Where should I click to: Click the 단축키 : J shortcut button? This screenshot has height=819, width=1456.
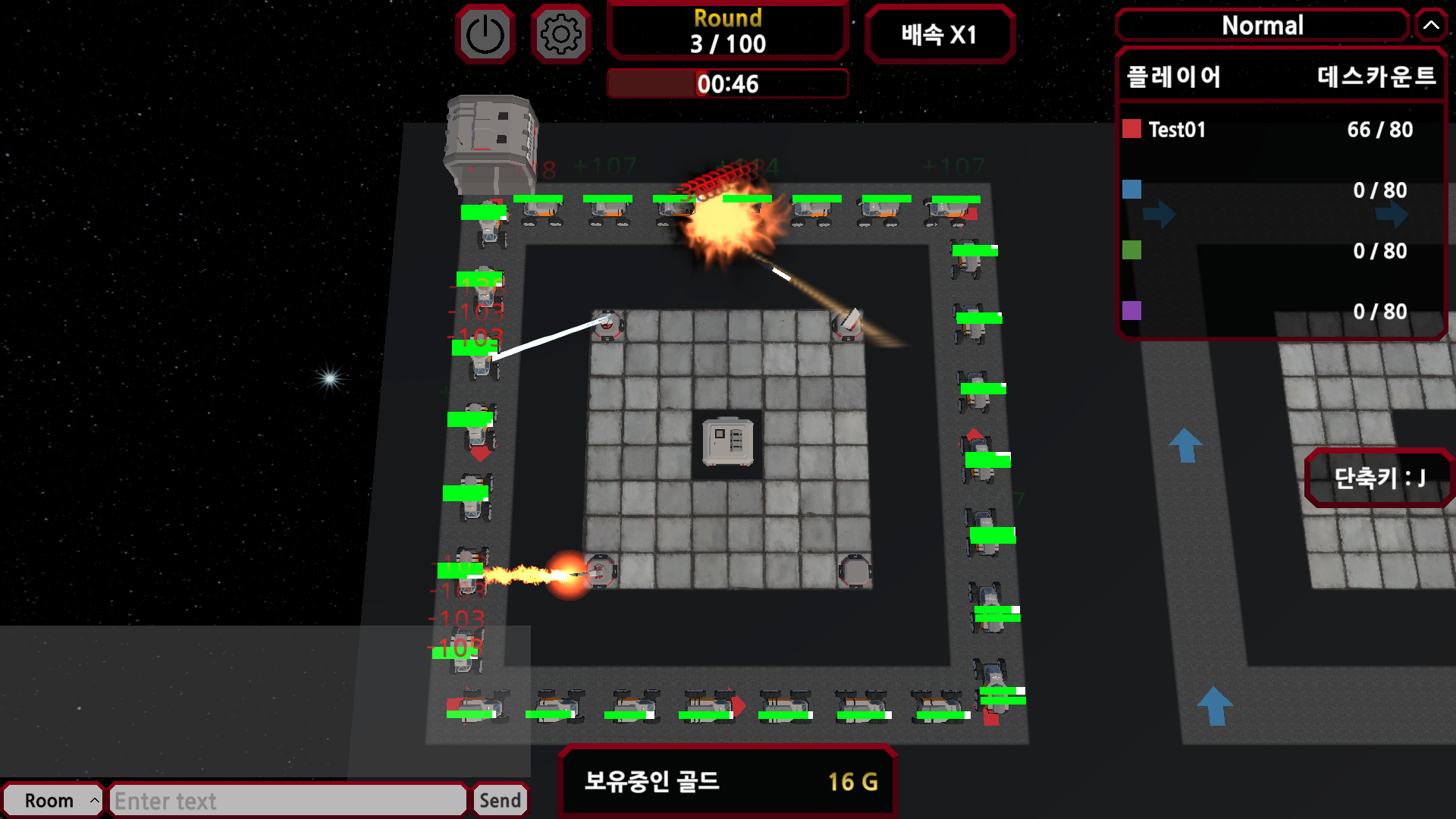[x=1379, y=478]
